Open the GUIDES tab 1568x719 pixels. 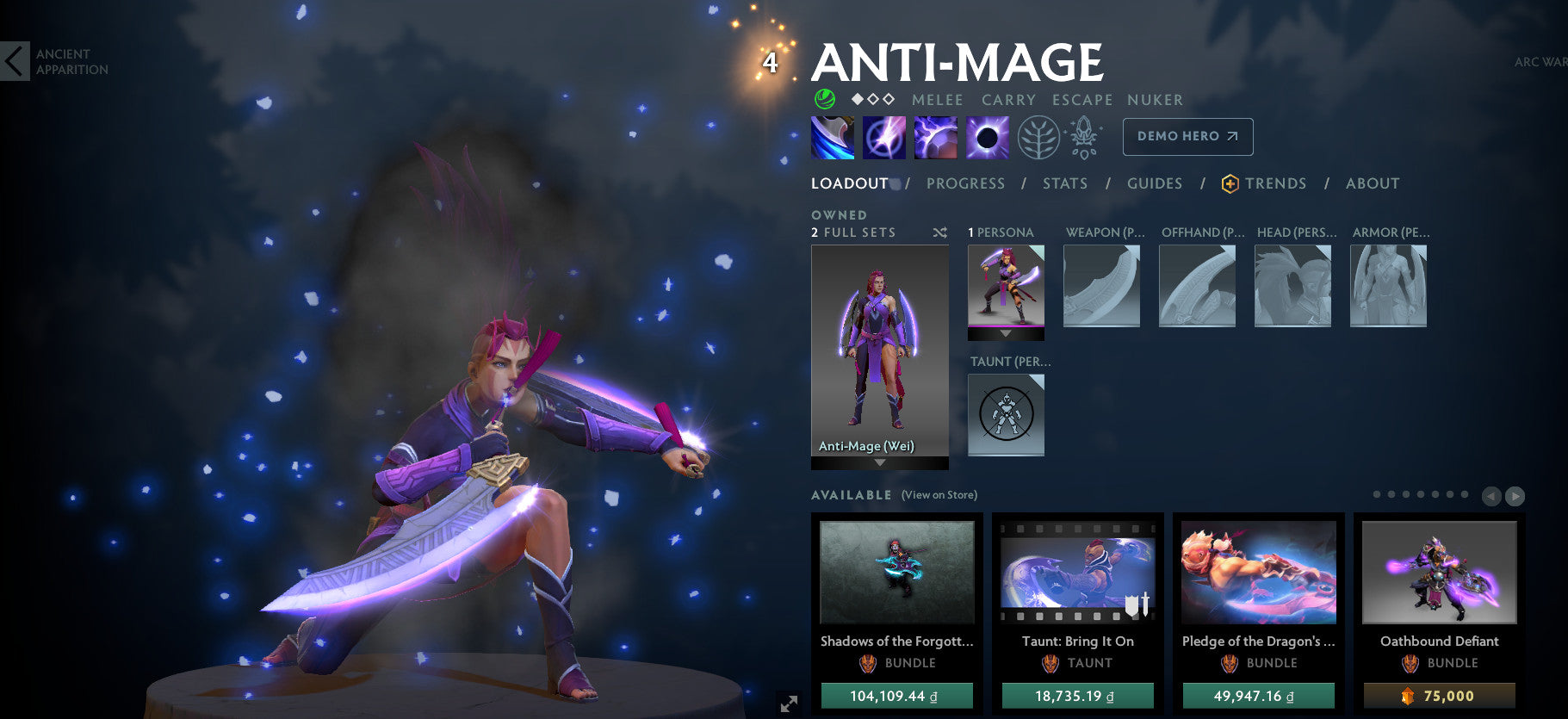(x=1154, y=183)
